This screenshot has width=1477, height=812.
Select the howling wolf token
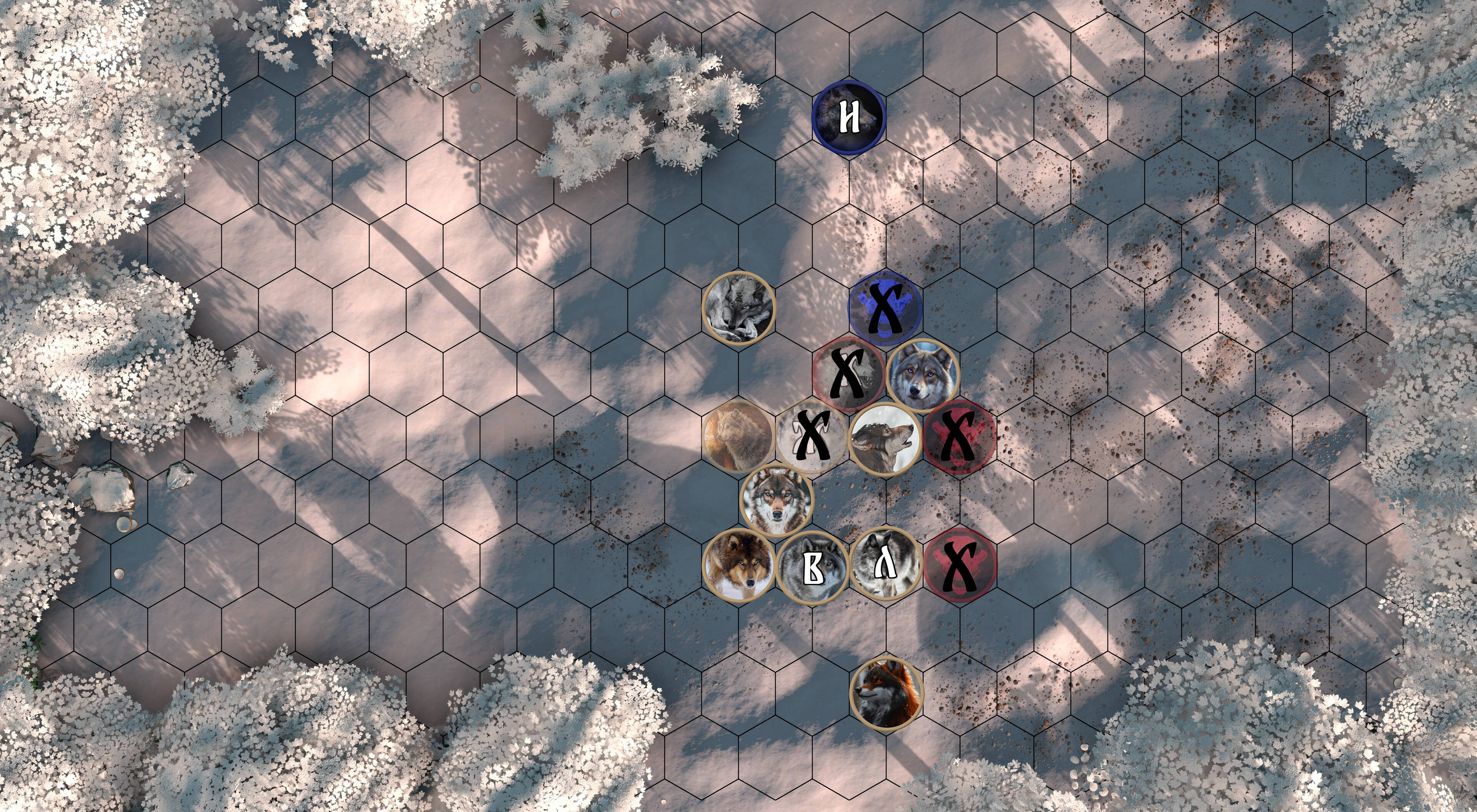click(885, 439)
